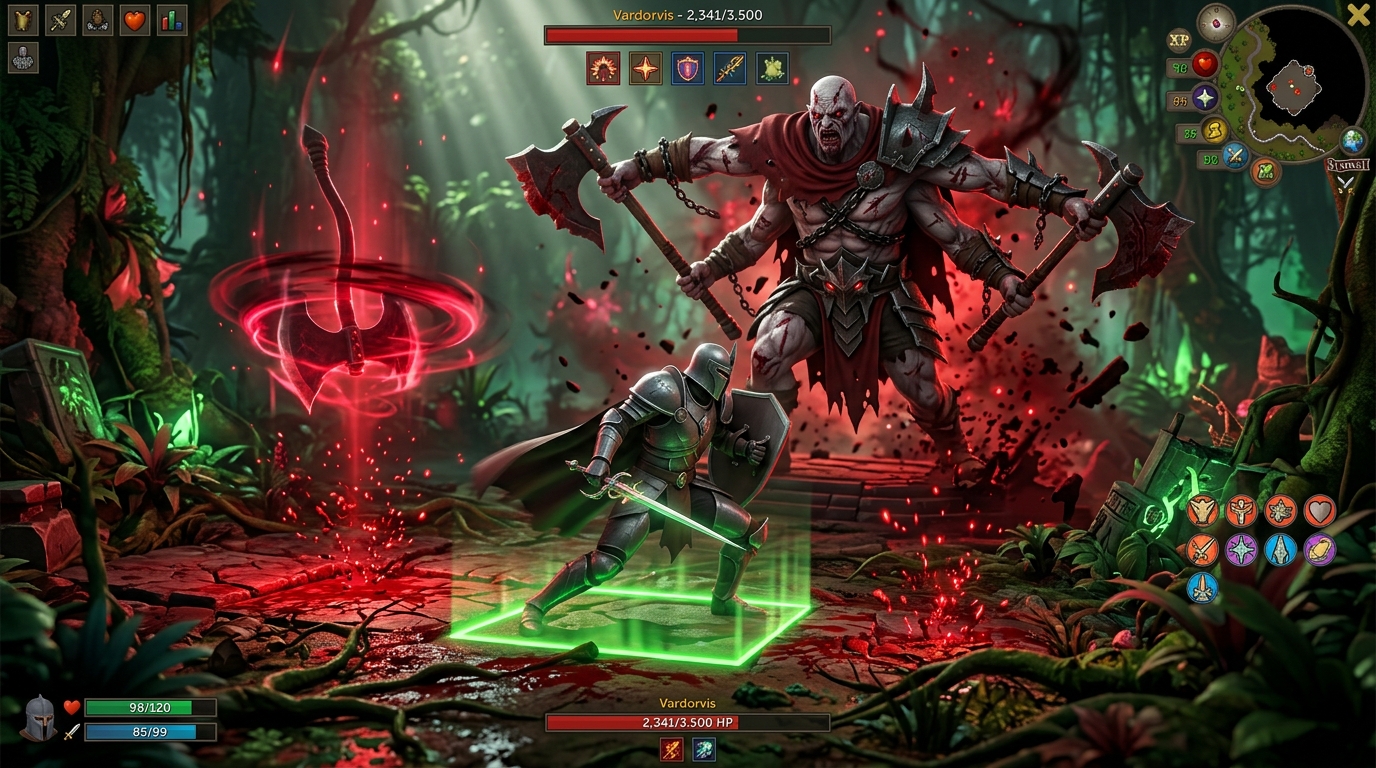The image size is (1376, 768).
Task: Open the world map globe icon
Action: tap(1353, 140)
